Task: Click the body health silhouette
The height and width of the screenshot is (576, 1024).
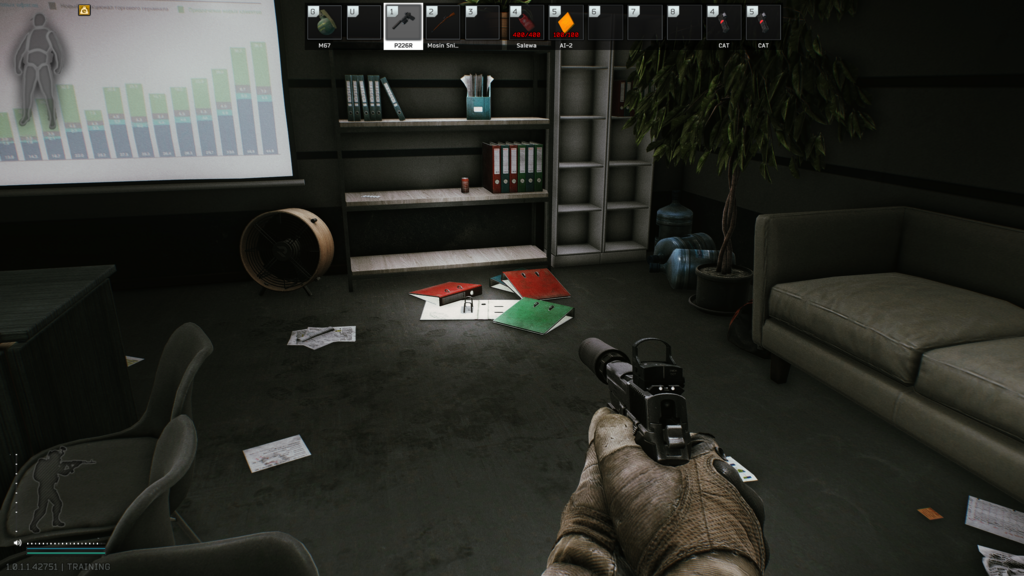Action: click(39, 68)
